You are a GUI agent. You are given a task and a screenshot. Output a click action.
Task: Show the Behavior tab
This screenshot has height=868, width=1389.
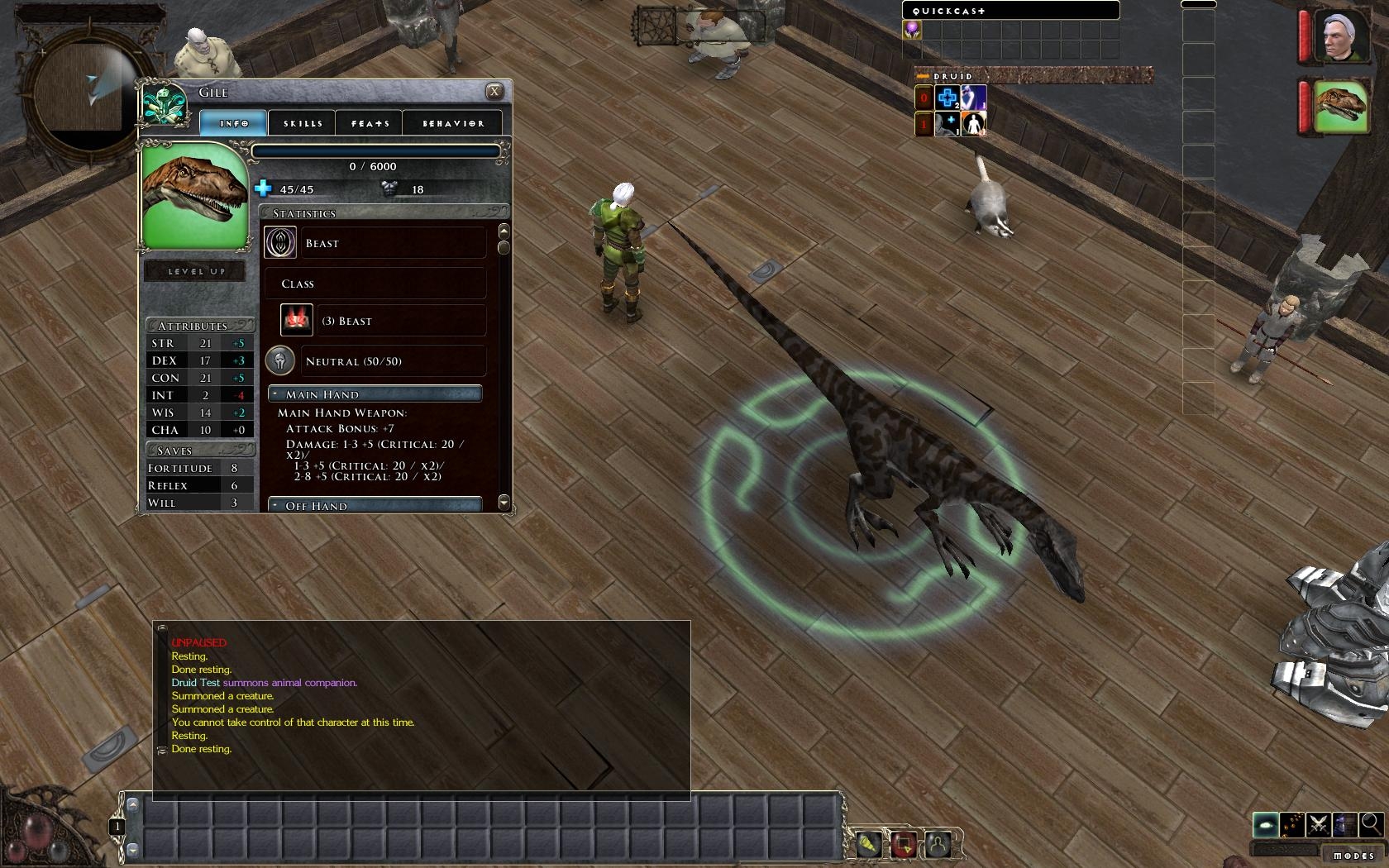tap(453, 123)
